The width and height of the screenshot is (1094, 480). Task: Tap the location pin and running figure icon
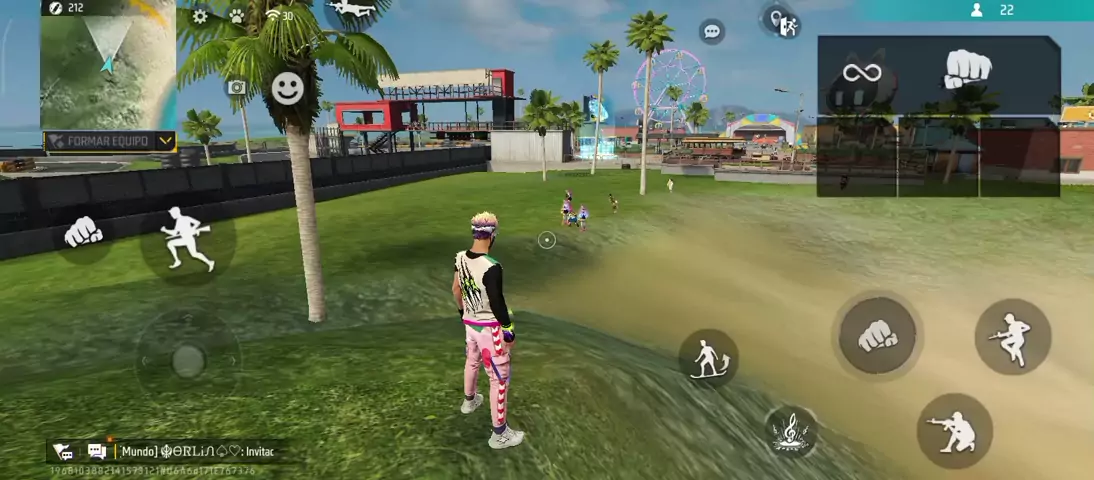(782, 22)
